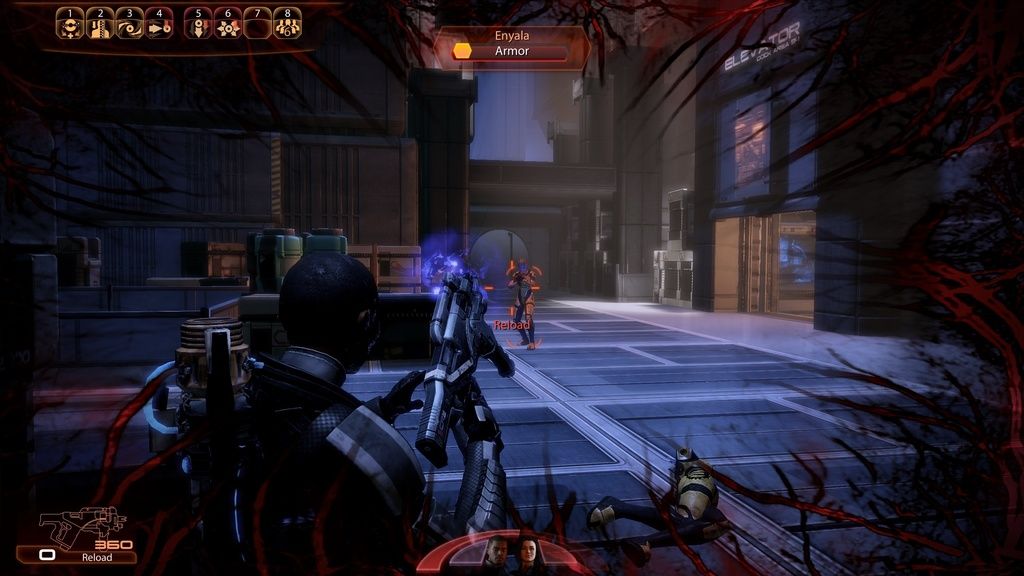Use the power in hotbar slot 2
The height and width of the screenshot is (576, 1024).
pyautogui.click(x=100, y=24)
